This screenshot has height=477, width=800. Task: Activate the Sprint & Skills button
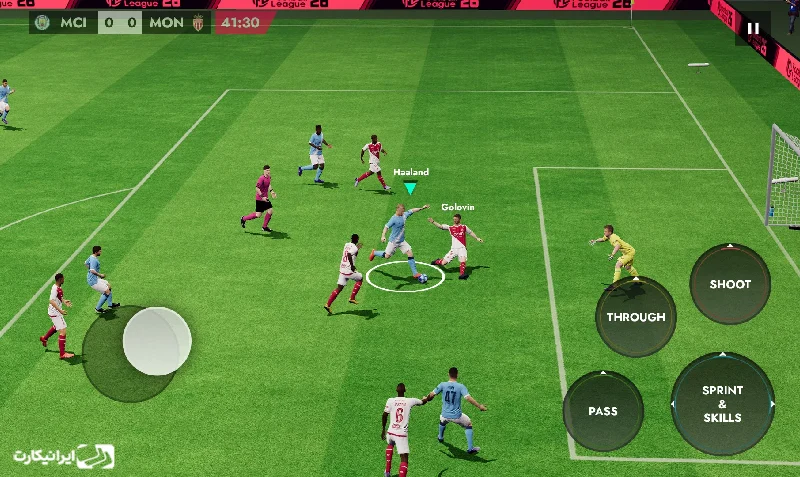(722, 403)
